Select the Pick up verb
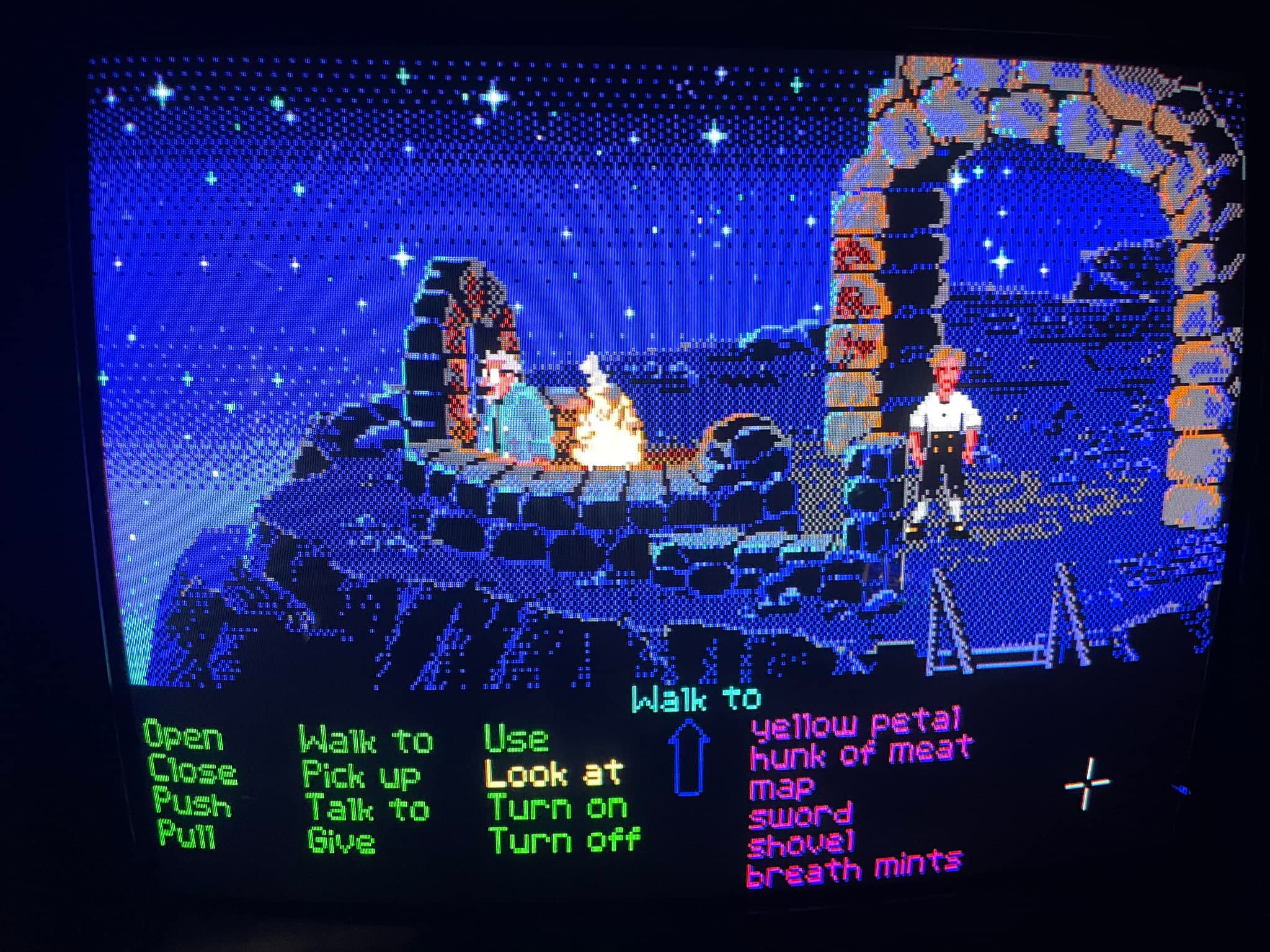Viewport: 1270px width, 952px height. tap(361, 775)
